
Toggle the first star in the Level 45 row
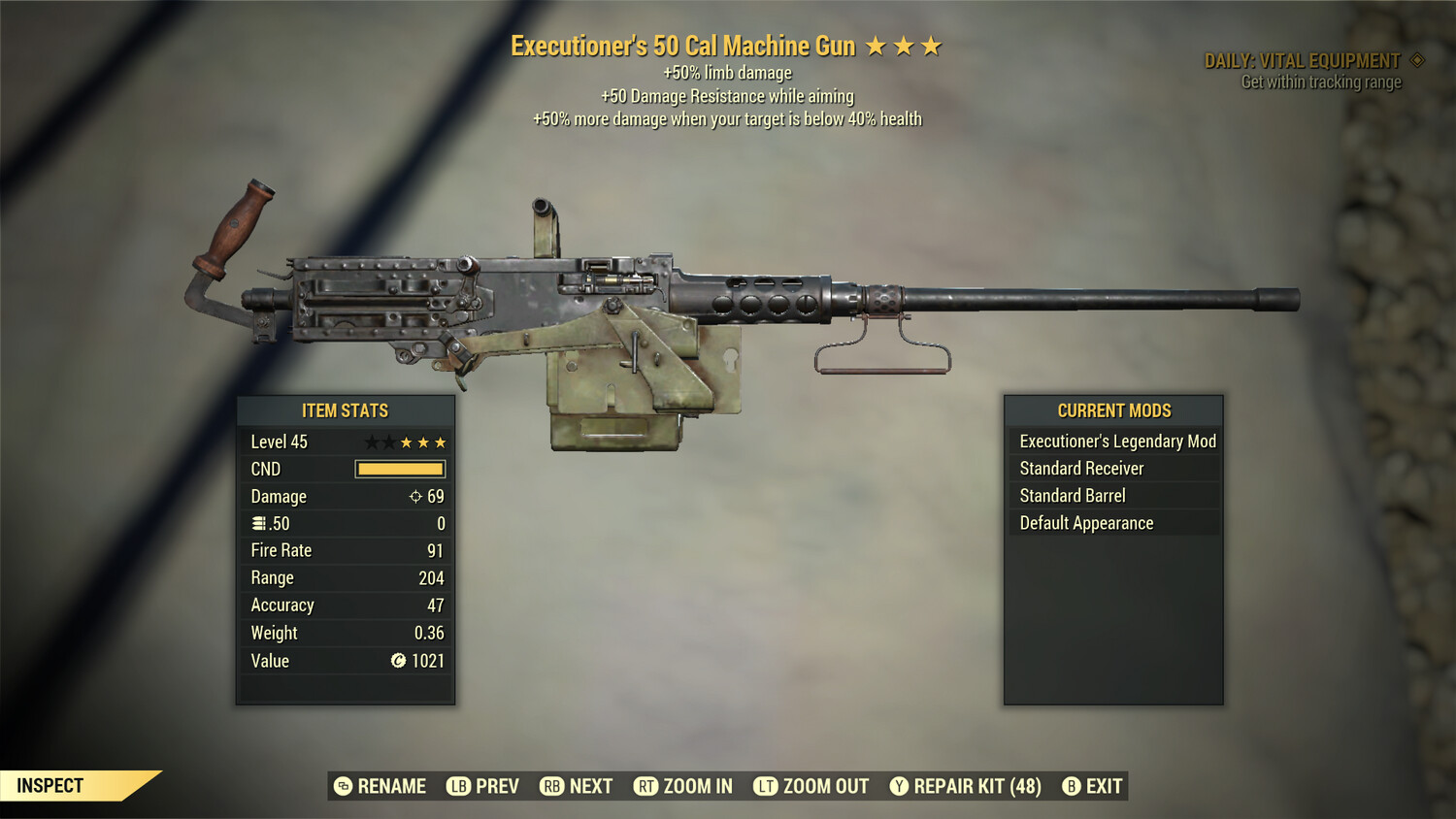coord(371,442)
